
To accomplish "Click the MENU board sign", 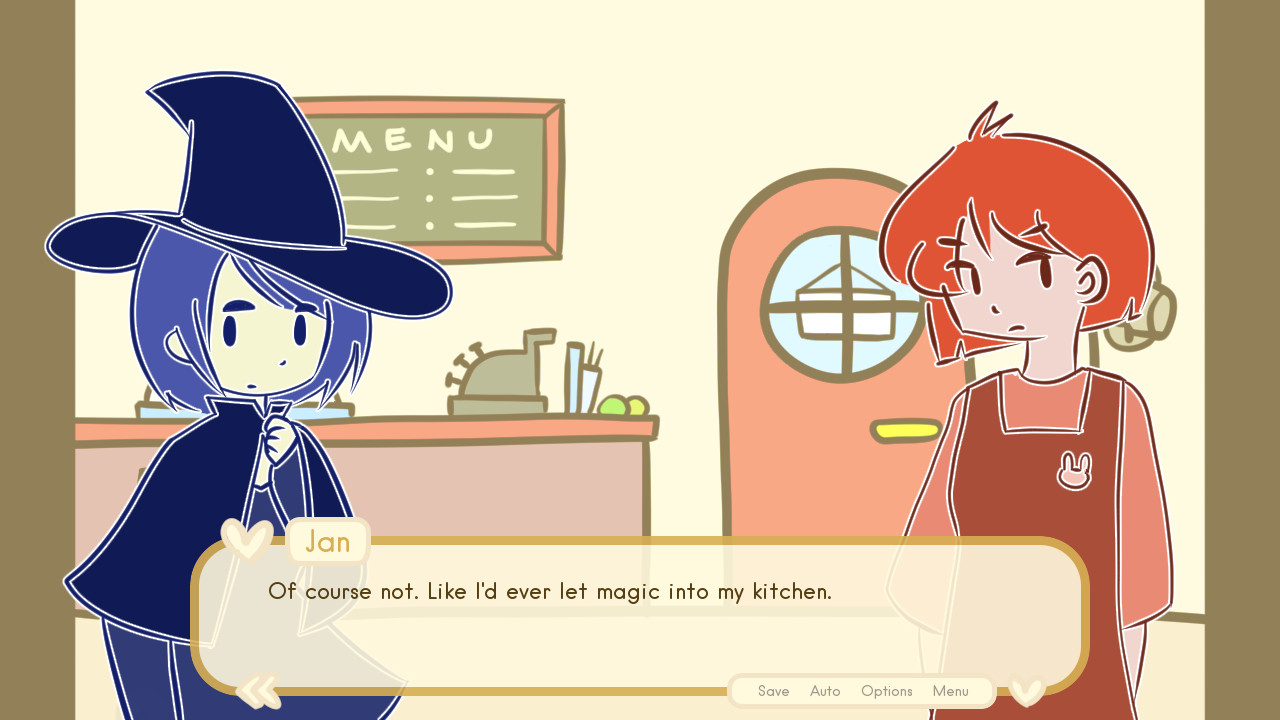I will pos(430,175).
